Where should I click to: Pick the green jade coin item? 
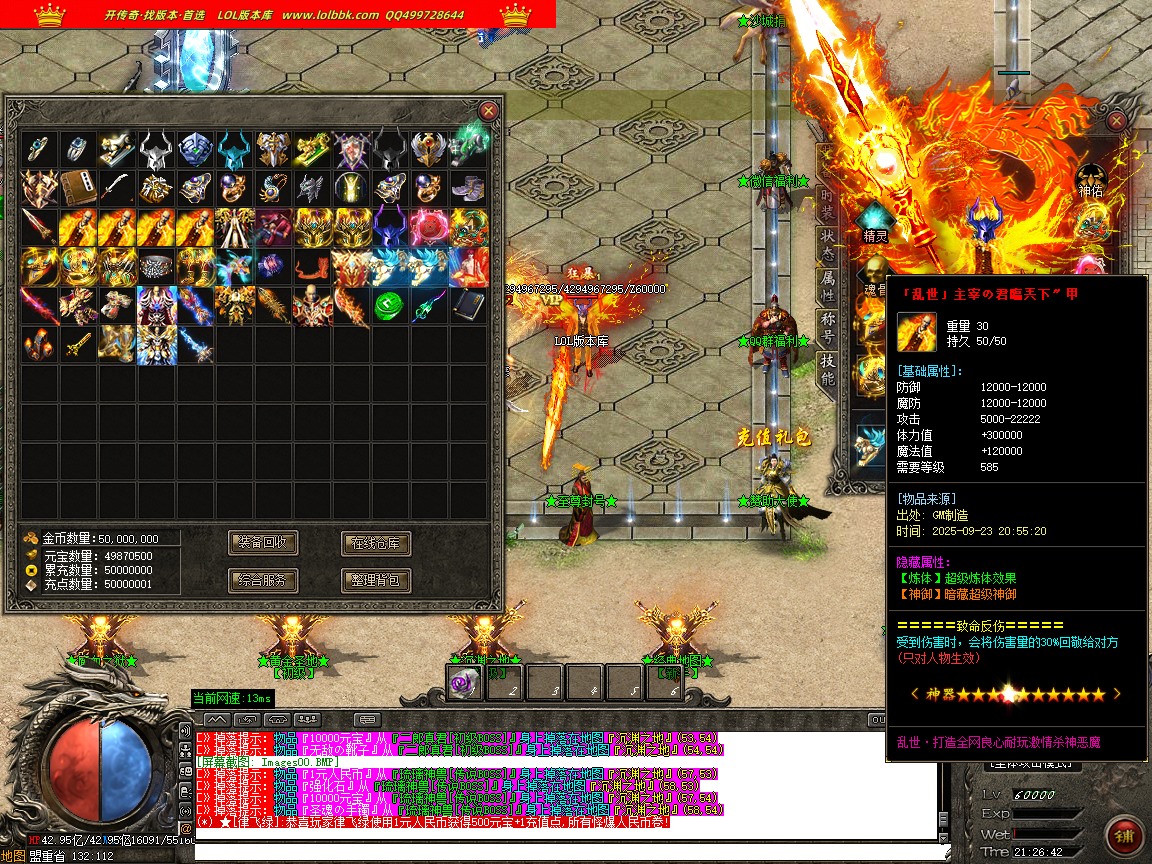(389, 306)
